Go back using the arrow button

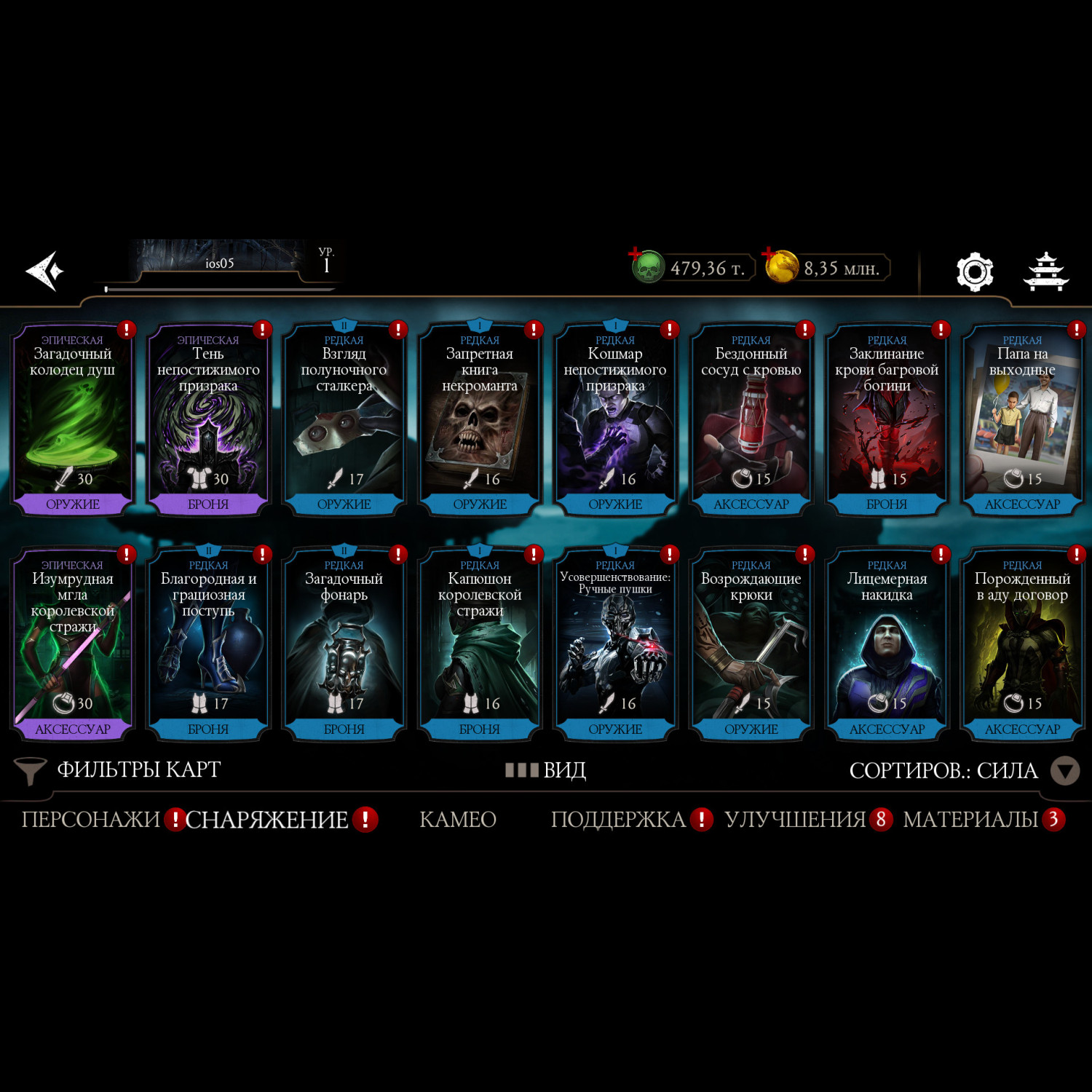click(45, 271)
